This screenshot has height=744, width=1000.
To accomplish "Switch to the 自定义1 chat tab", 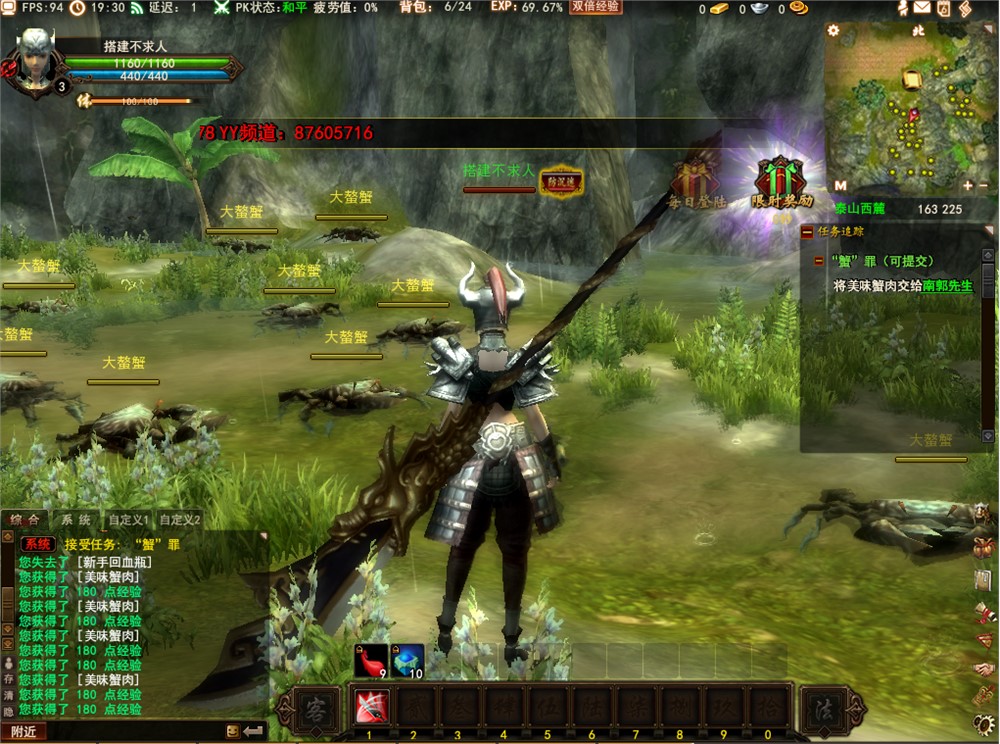I will point(129,520).
